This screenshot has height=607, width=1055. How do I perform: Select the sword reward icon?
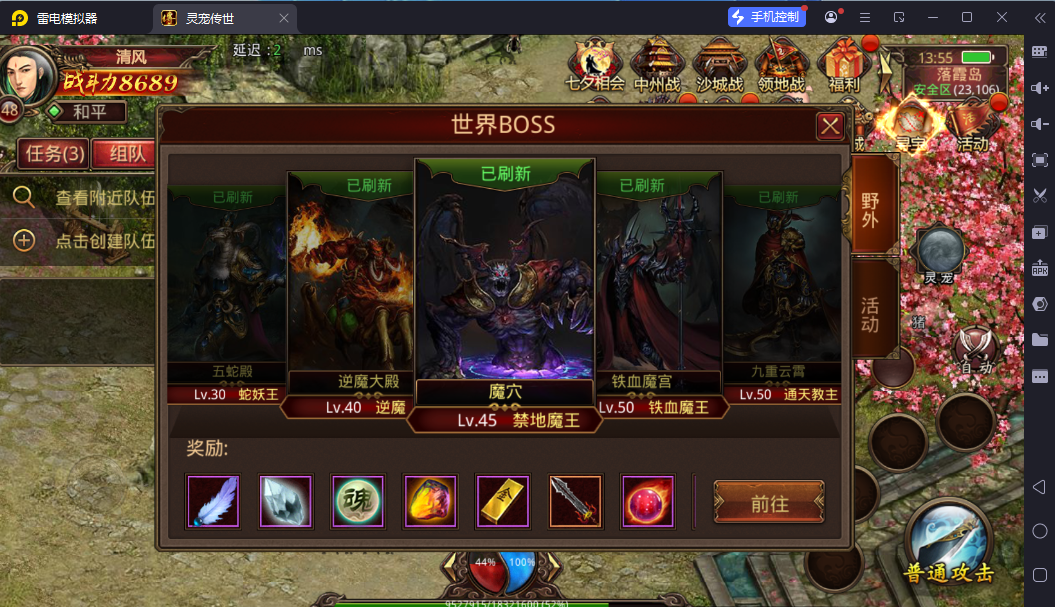click(x=575, y=501)
